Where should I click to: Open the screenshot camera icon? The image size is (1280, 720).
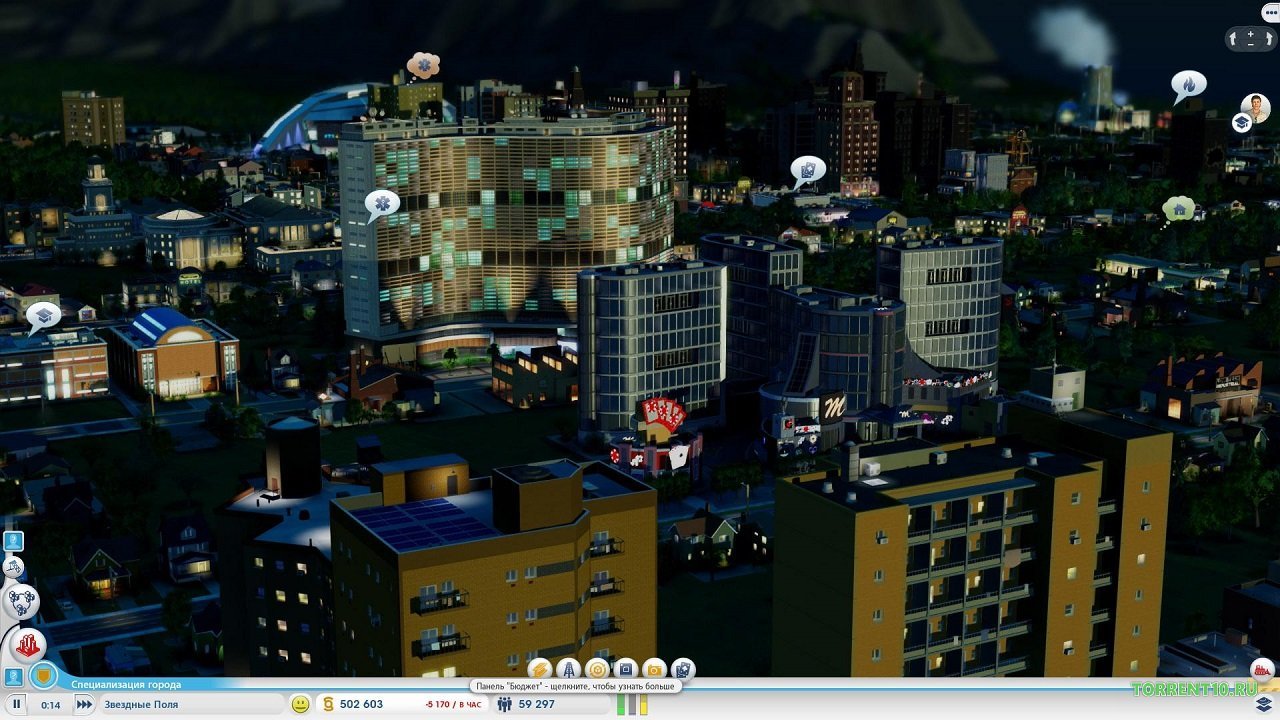click(x=653, y=670)
